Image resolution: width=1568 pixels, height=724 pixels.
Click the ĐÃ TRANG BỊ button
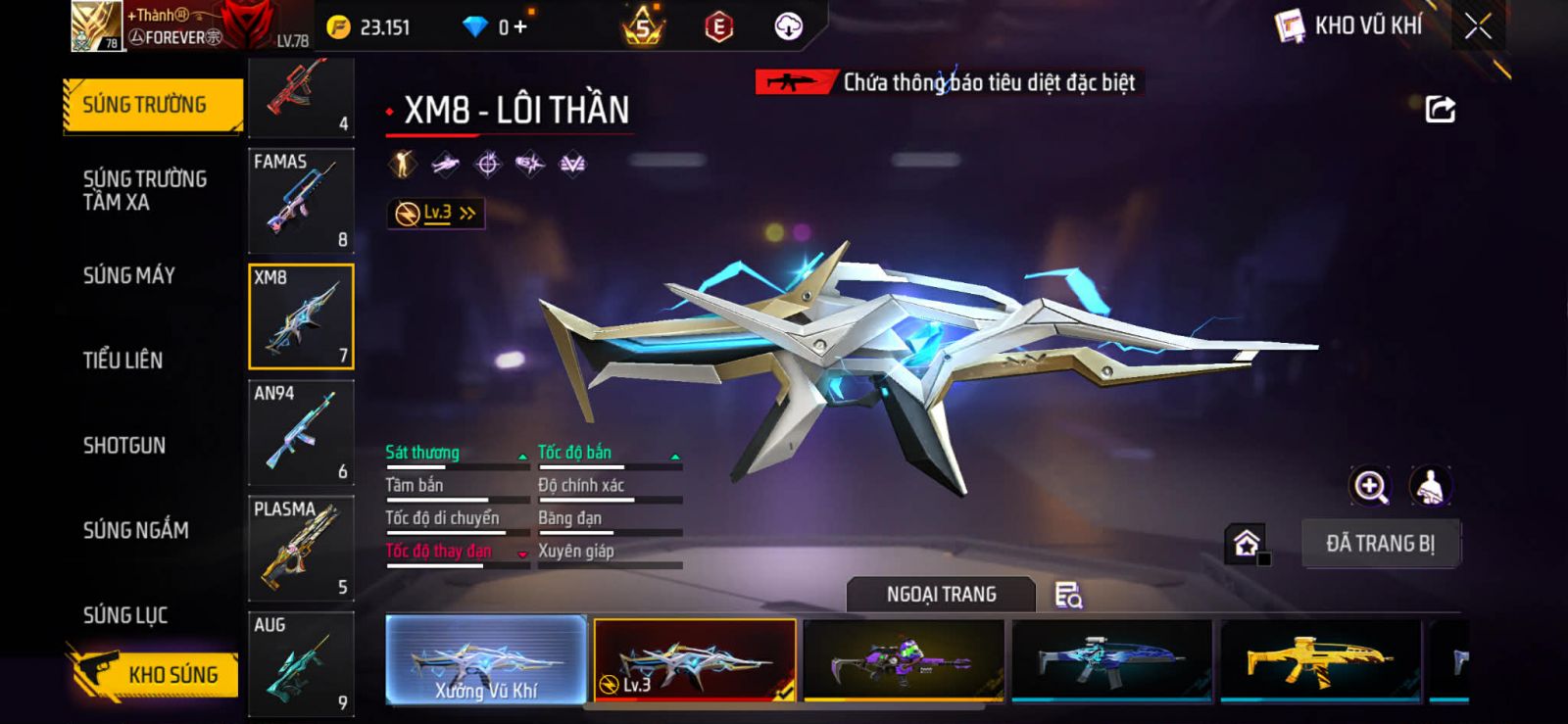1380,544
